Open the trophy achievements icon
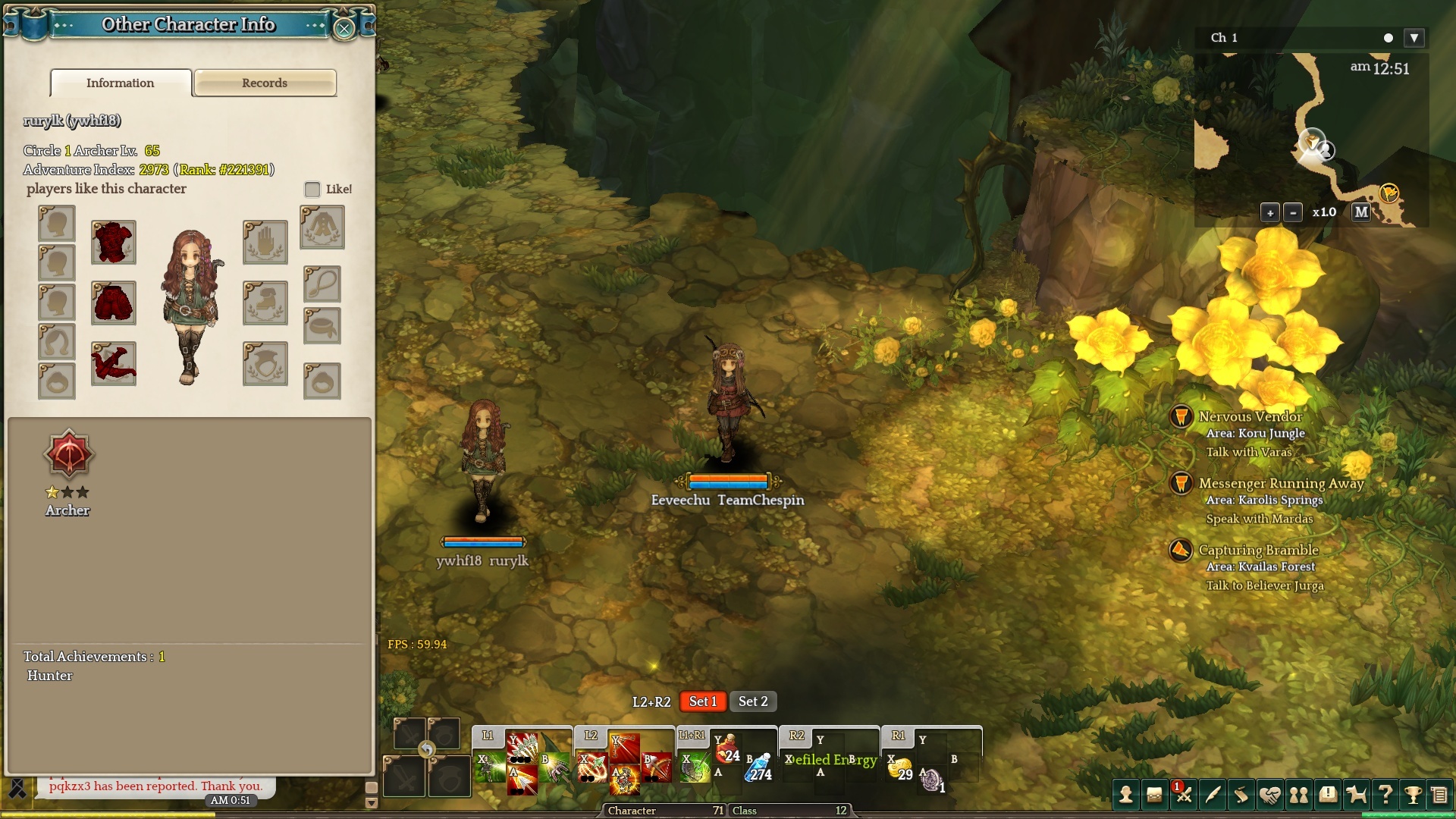Screen dimensions: 1456x819 pyautogui.click(x=1413, y=795)
